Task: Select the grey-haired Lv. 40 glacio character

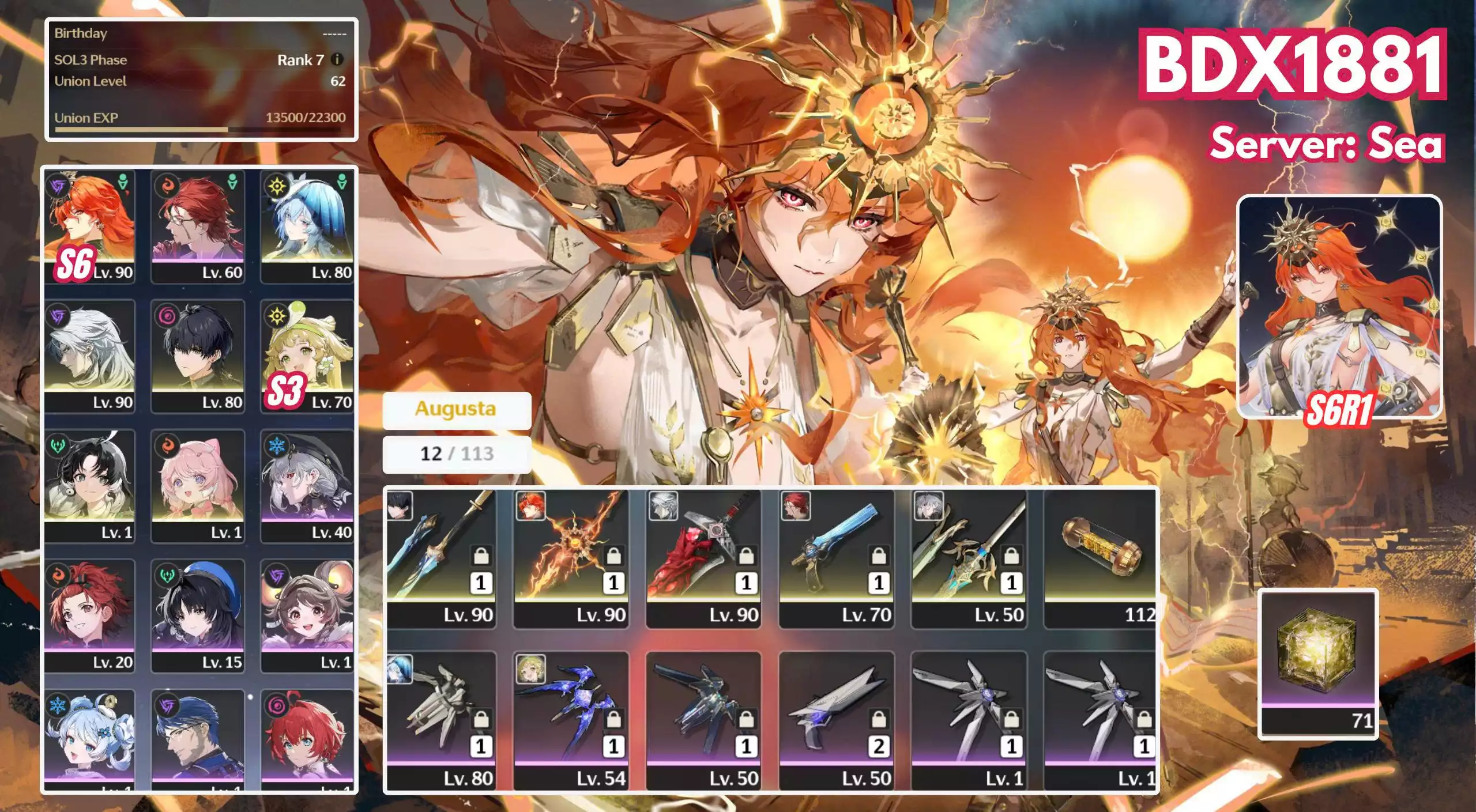Action: 307,486
